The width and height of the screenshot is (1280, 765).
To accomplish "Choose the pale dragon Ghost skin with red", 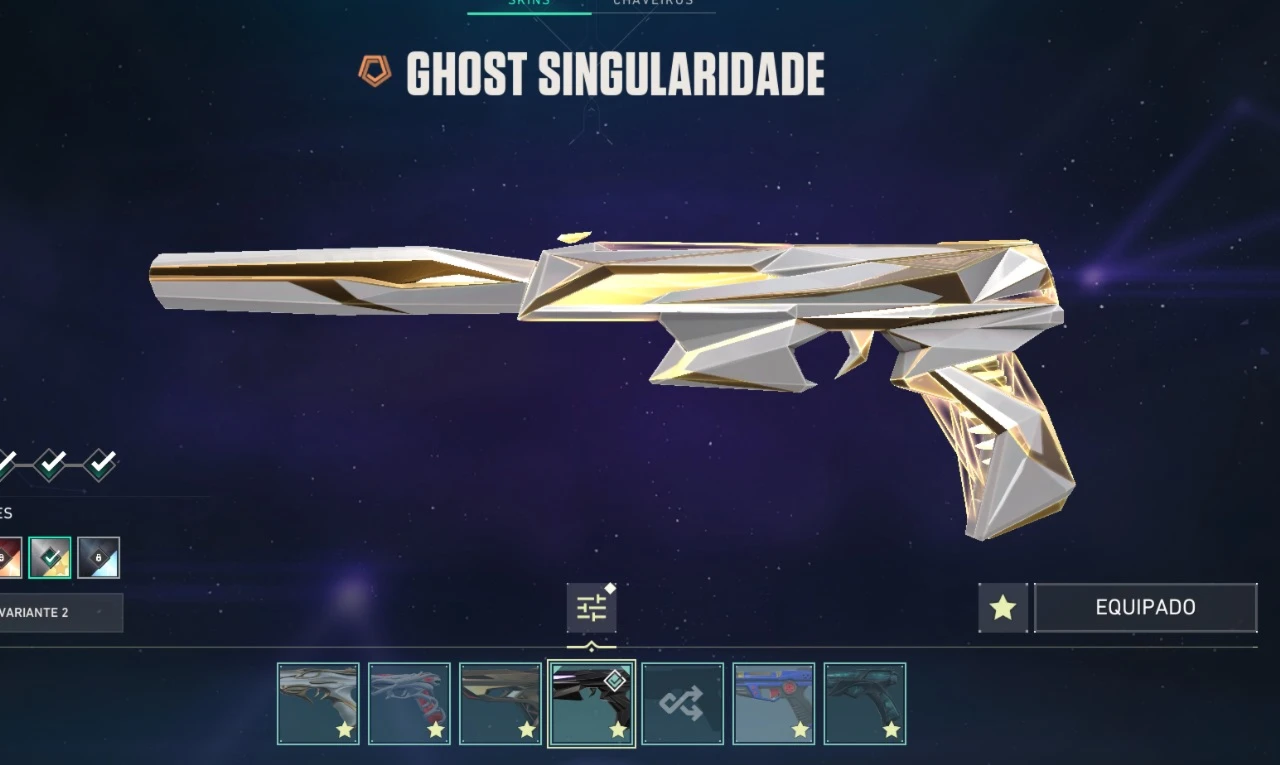I will pos(409,703).
